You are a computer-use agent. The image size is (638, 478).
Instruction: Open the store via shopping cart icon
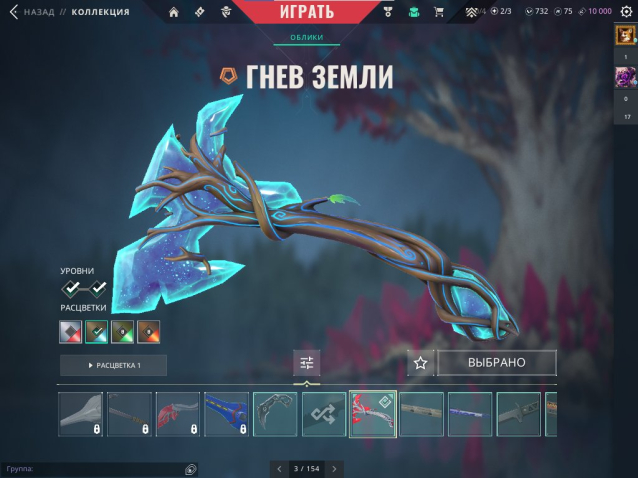point(438,12)
